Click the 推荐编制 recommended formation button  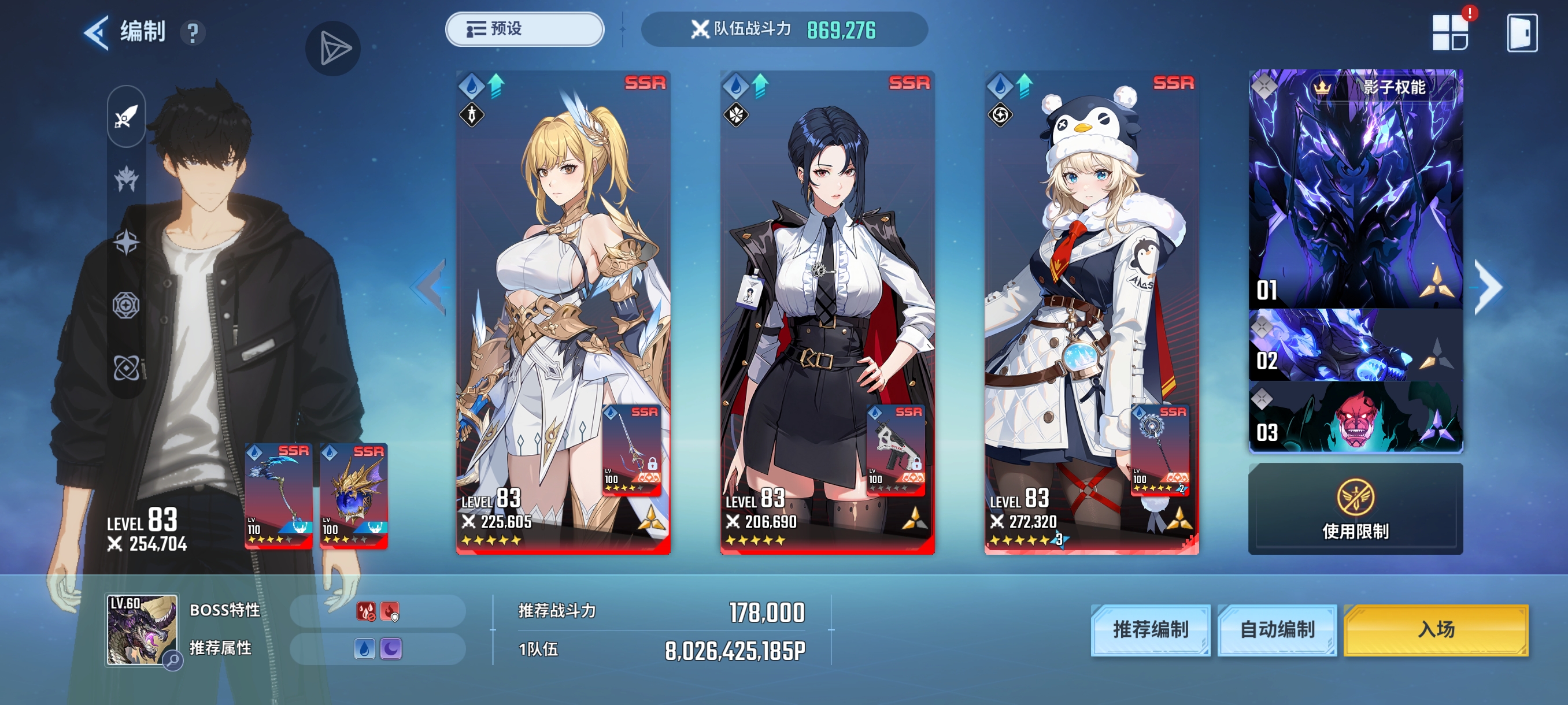[x=1151, y=629]
